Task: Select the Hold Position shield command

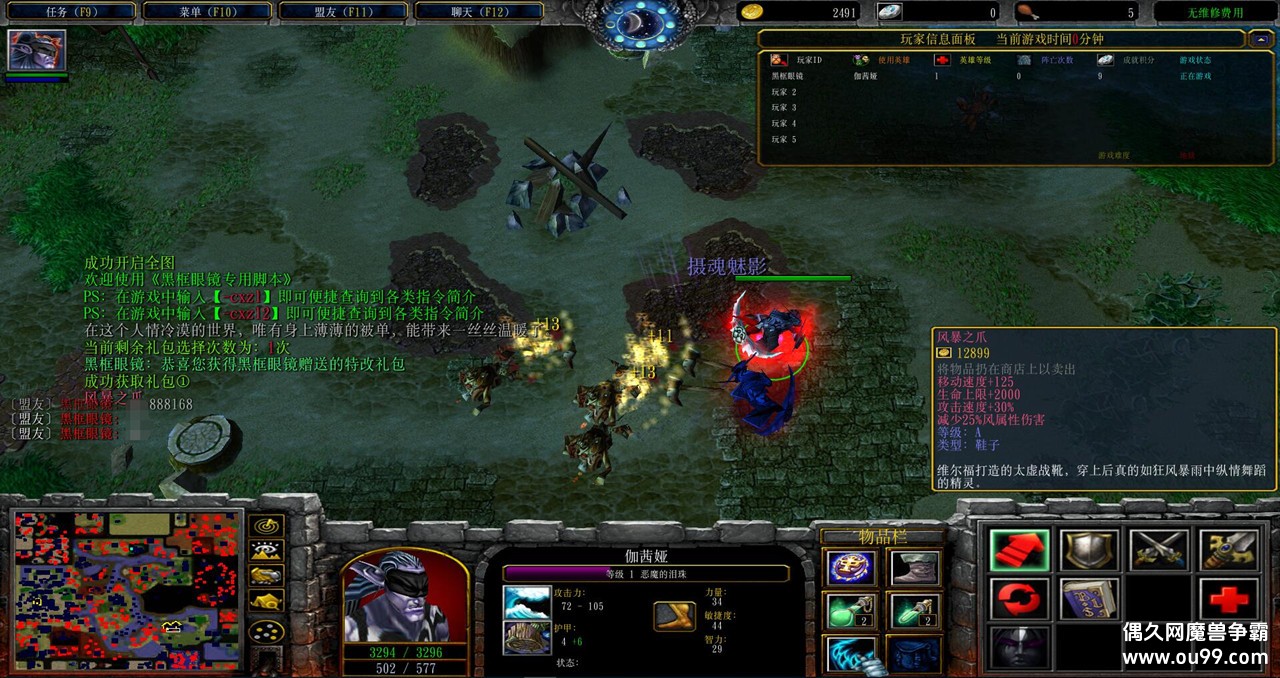Action: 1089,551
